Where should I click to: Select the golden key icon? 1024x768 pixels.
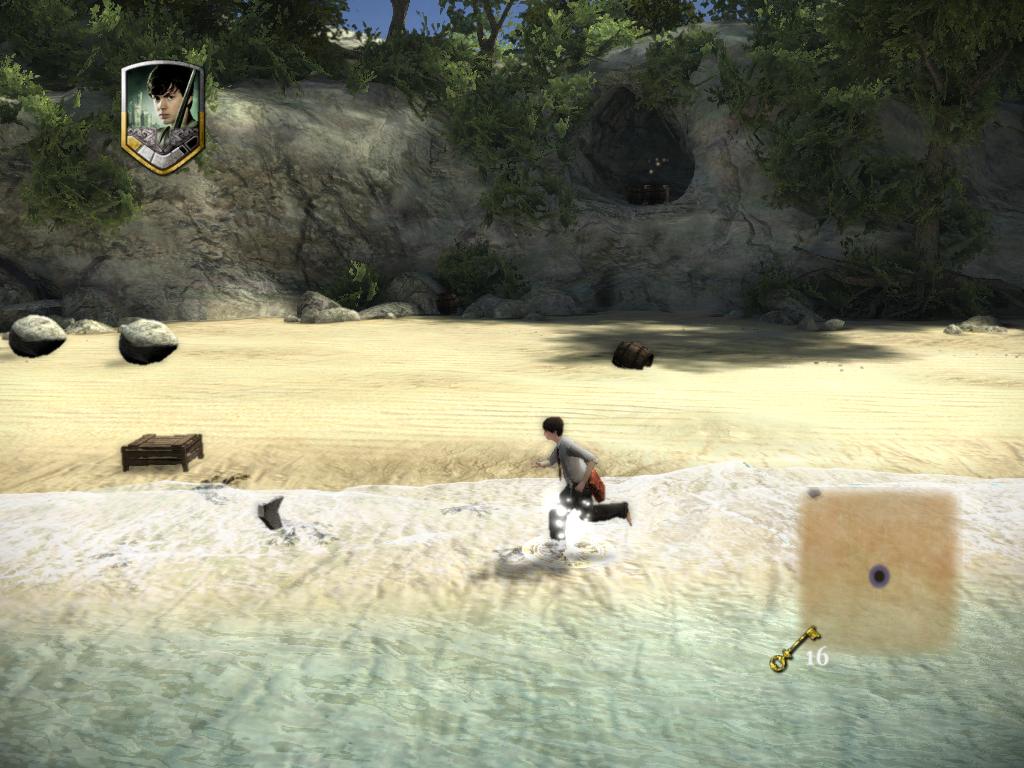[x=794, y=648]
